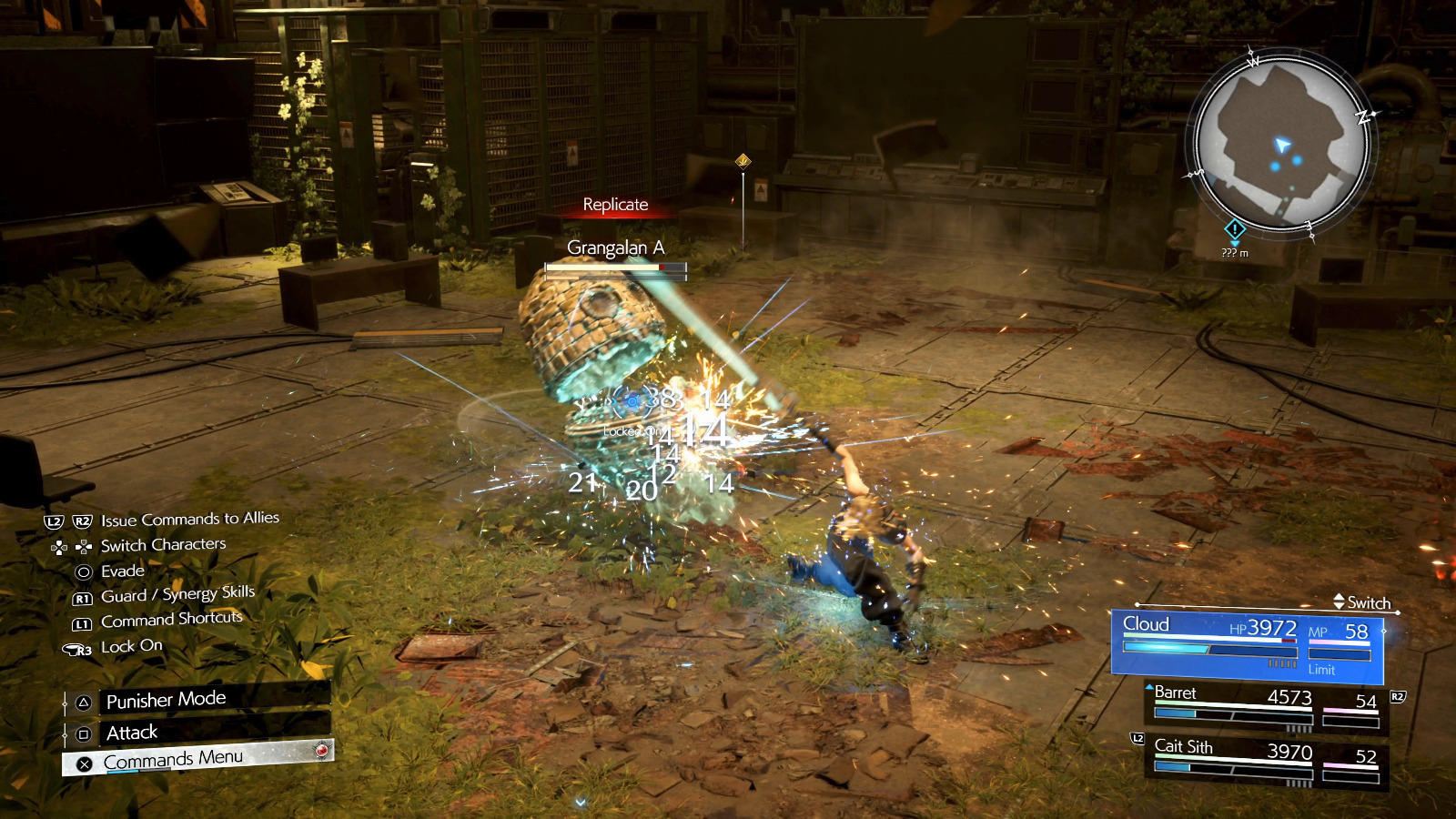Click the circular minimap
Screen dimensions: 1456x819
click(x=1282, y=147)
